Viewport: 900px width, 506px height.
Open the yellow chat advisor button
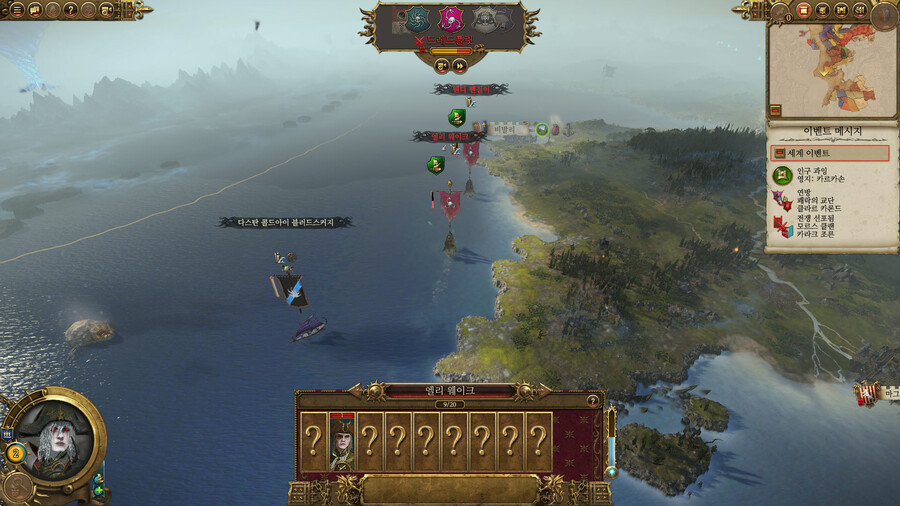click(34, 9)
